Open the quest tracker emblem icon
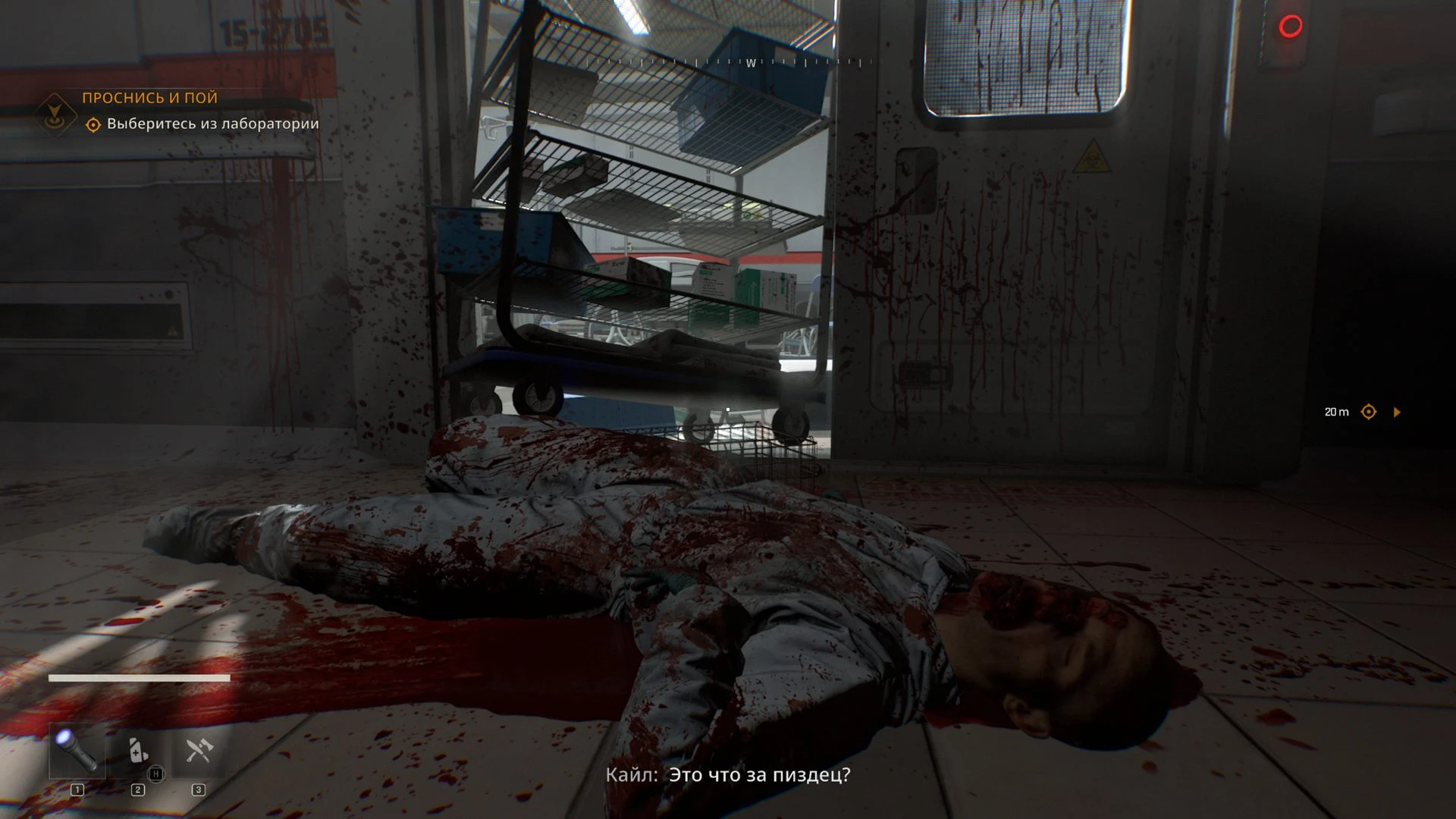The height and width of the screenshot is (819, 1456). tap(54, 115)
